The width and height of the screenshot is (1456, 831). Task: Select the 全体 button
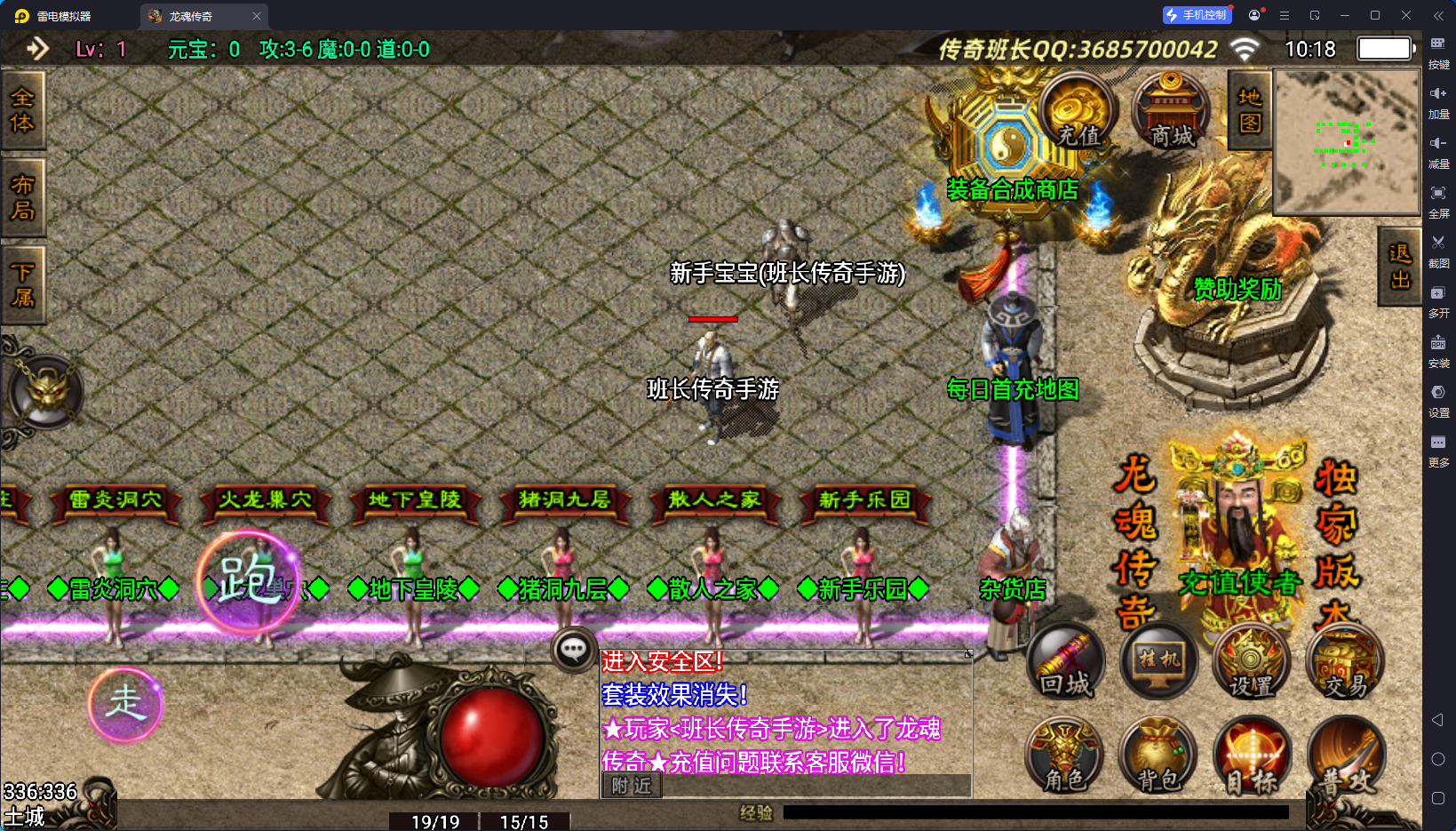pos(22,109)
